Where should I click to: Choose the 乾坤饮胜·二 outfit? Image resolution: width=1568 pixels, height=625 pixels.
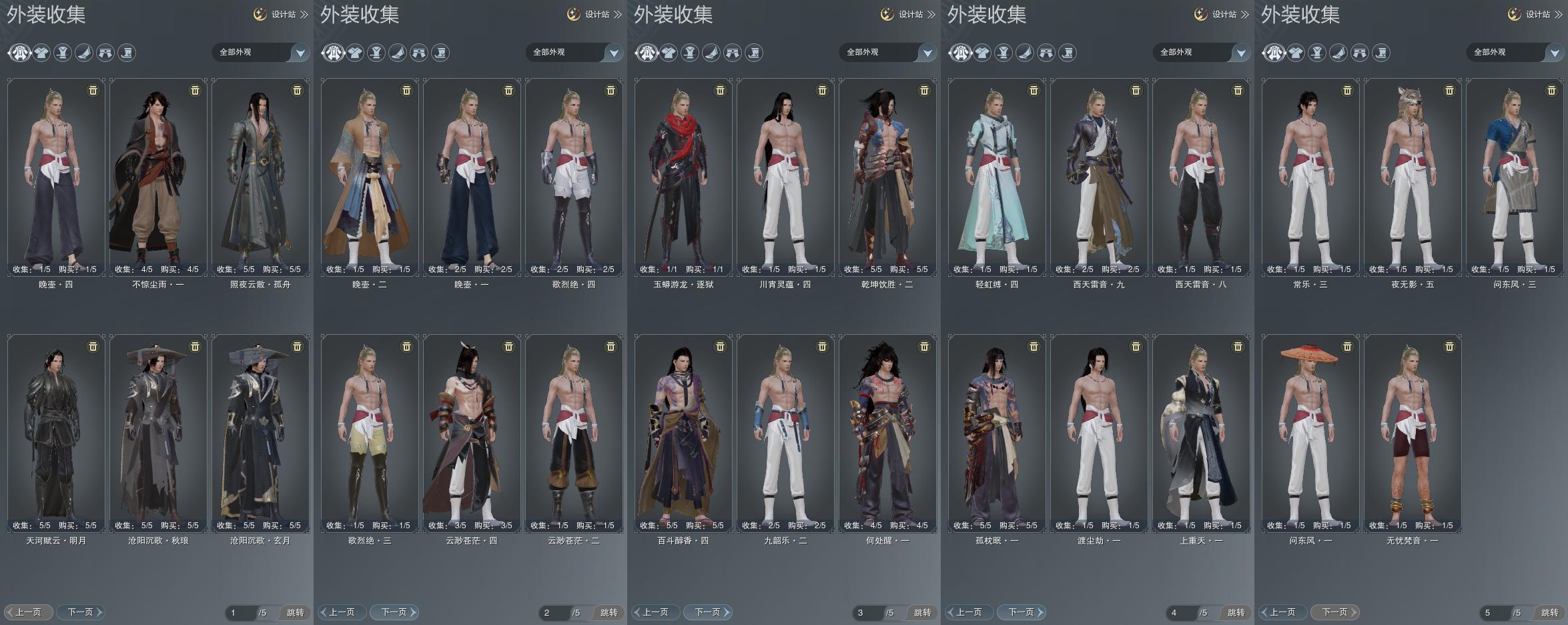[x=887, y=177]
